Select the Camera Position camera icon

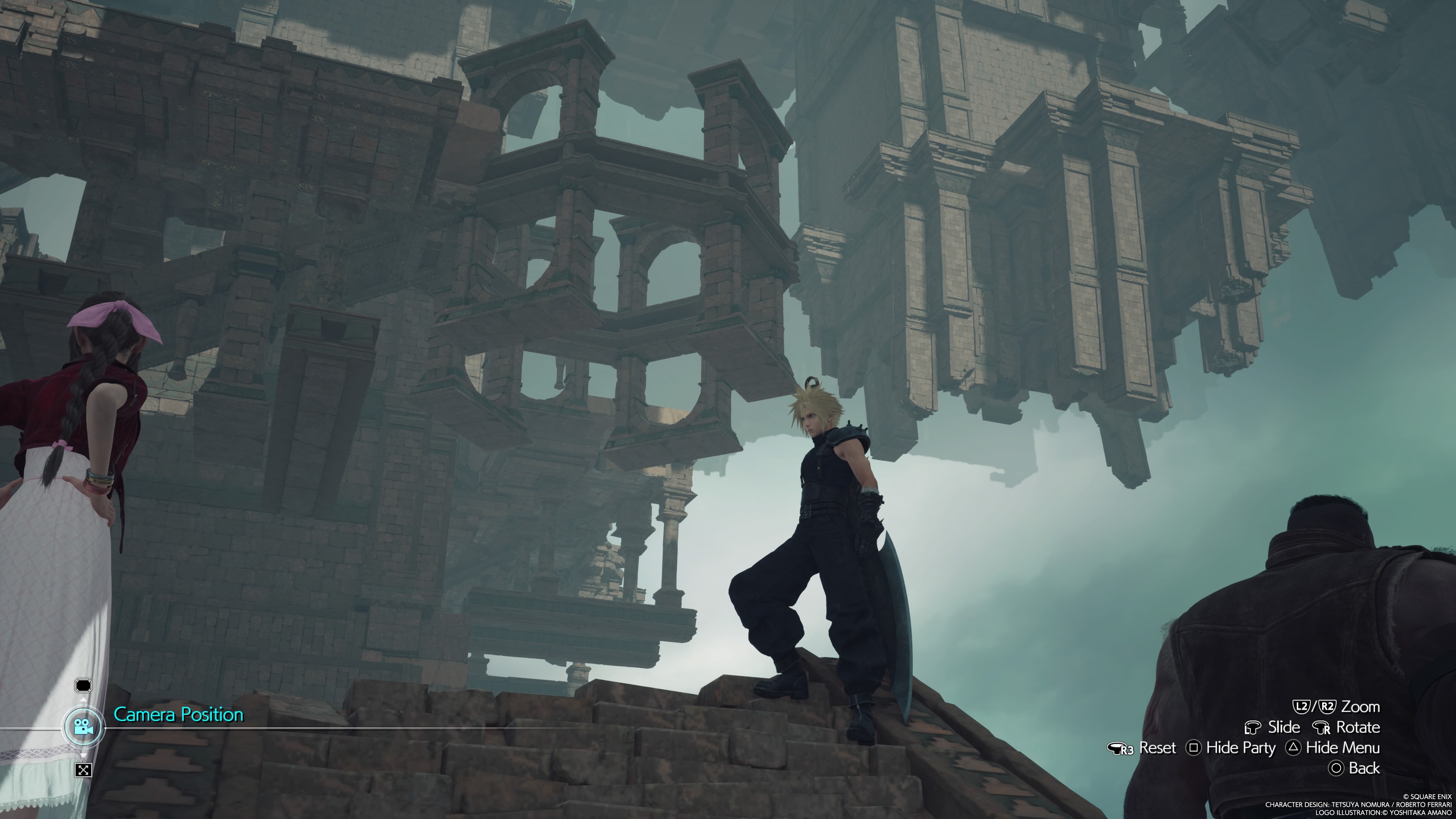pyautogui.click(x=83, y=727)
